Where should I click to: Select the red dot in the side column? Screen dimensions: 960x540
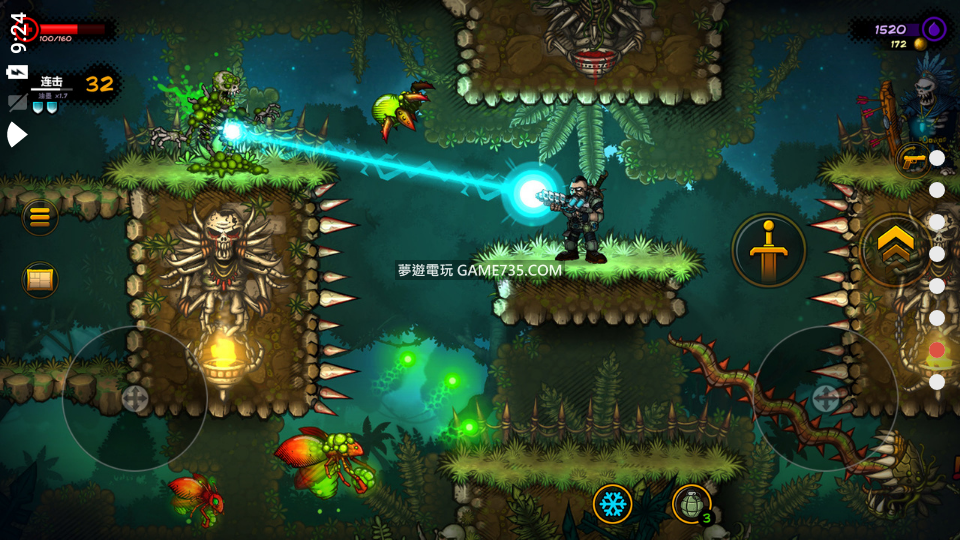click(937, 350)
